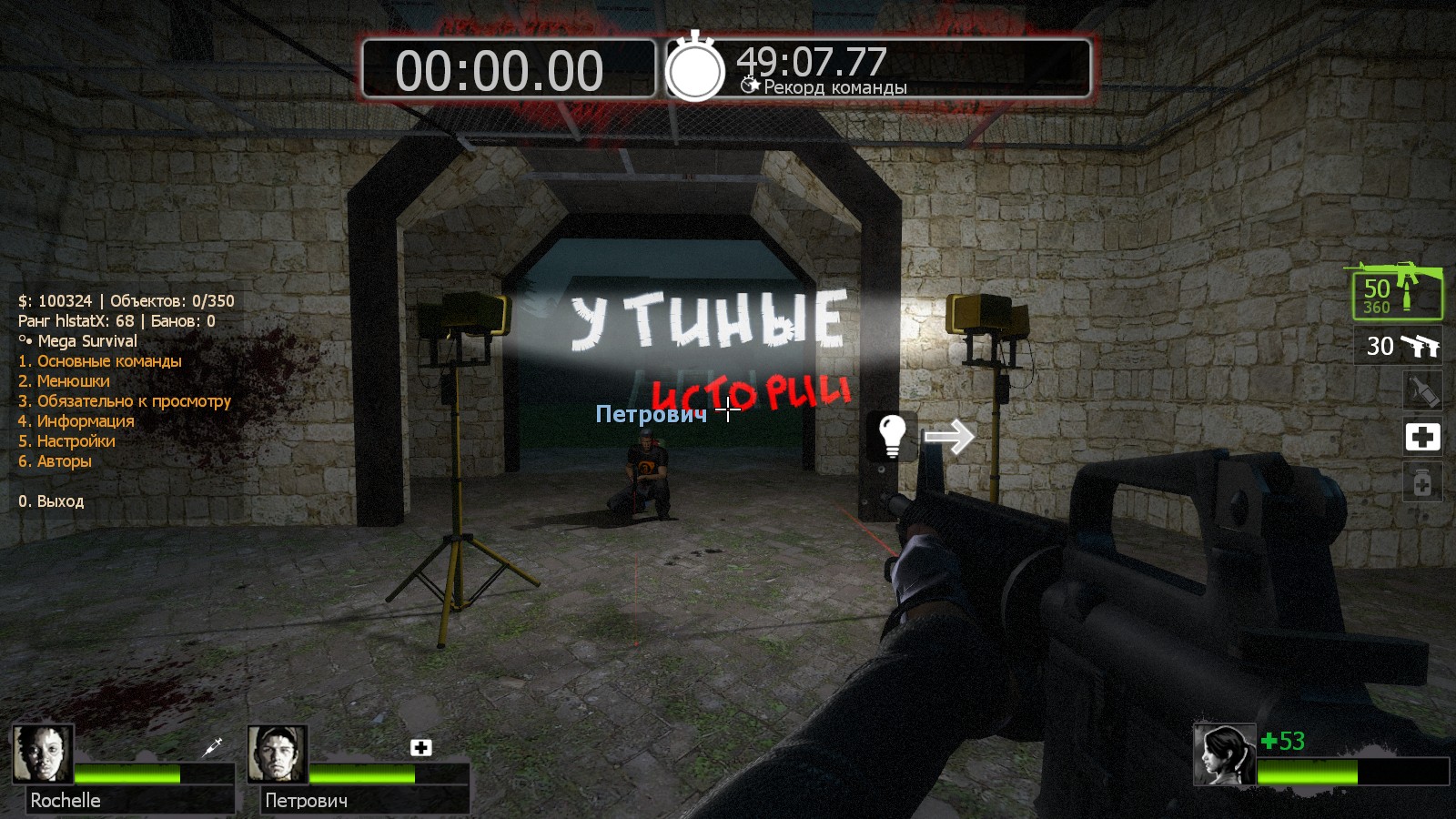This screenshot has height=819, width=1456.
Task: Select the first aid kit slot
Action: (1422, 437)
